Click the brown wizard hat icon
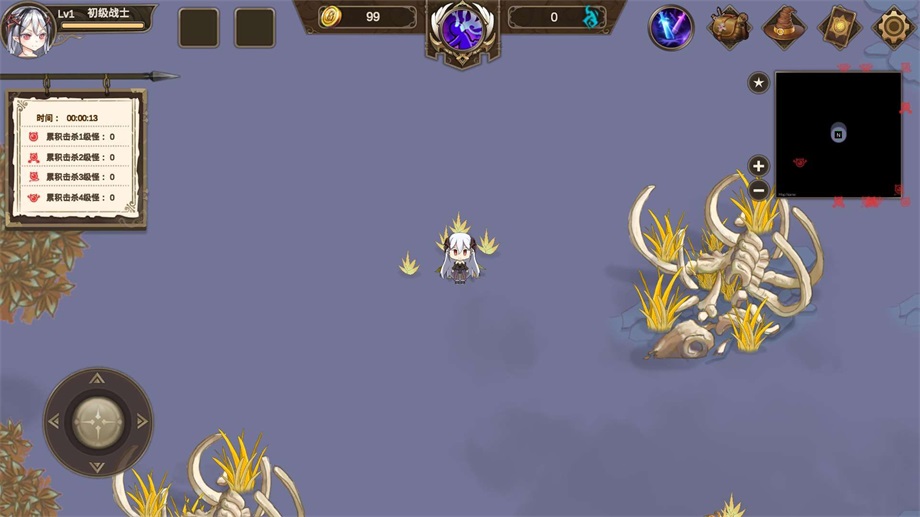Image resolution: width=920 pixels, height=517 pixels. [x=784, y=27]
